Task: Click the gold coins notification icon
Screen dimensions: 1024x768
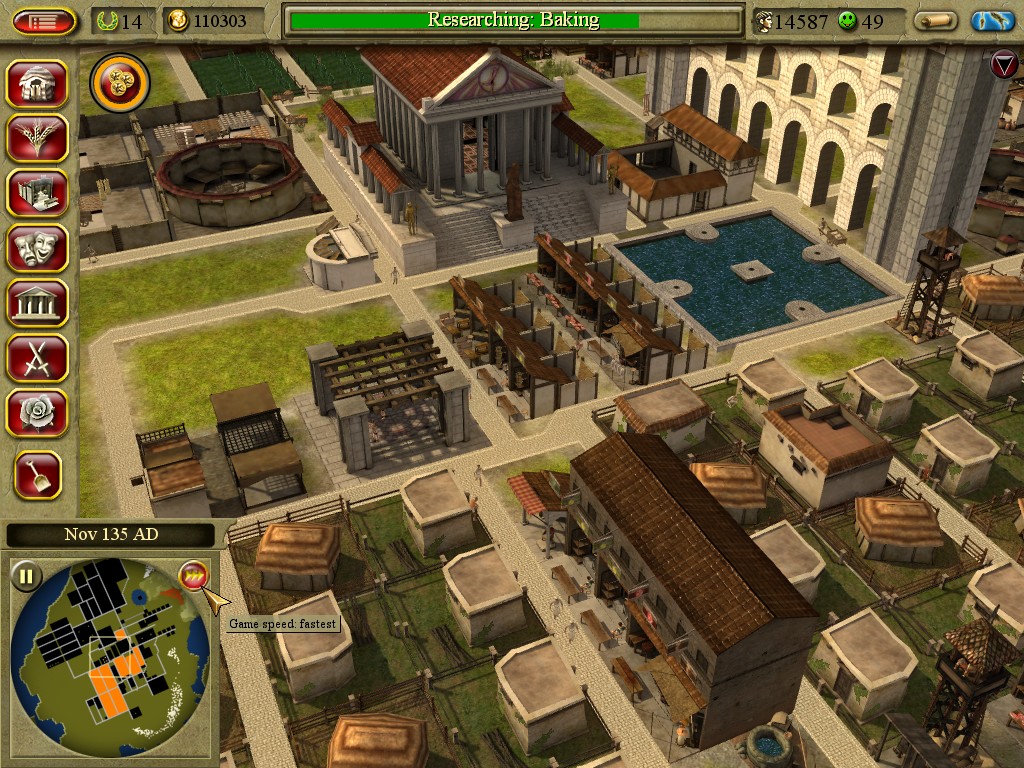Action: pos(120,83)
